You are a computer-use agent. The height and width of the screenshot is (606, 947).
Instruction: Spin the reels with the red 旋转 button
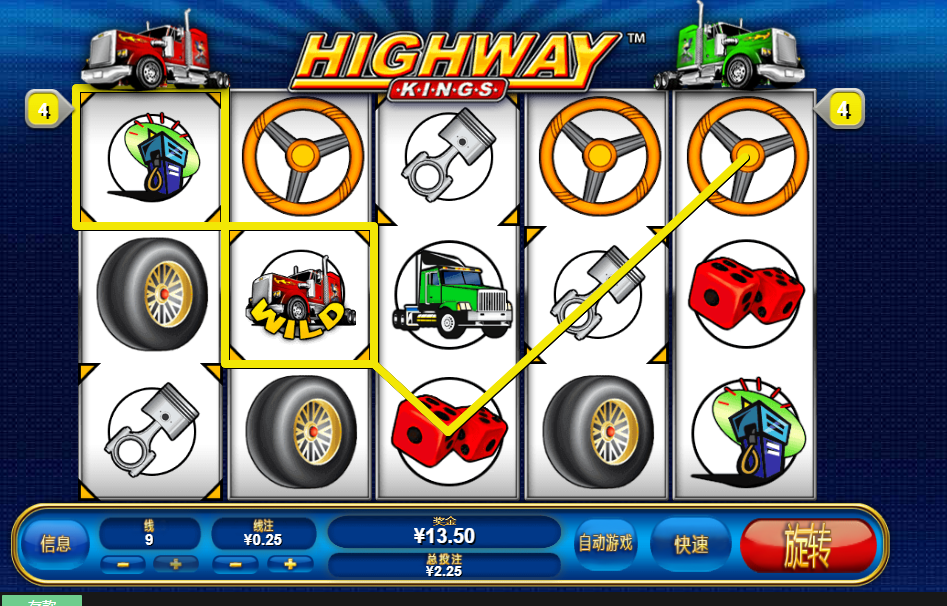point(808,546)
